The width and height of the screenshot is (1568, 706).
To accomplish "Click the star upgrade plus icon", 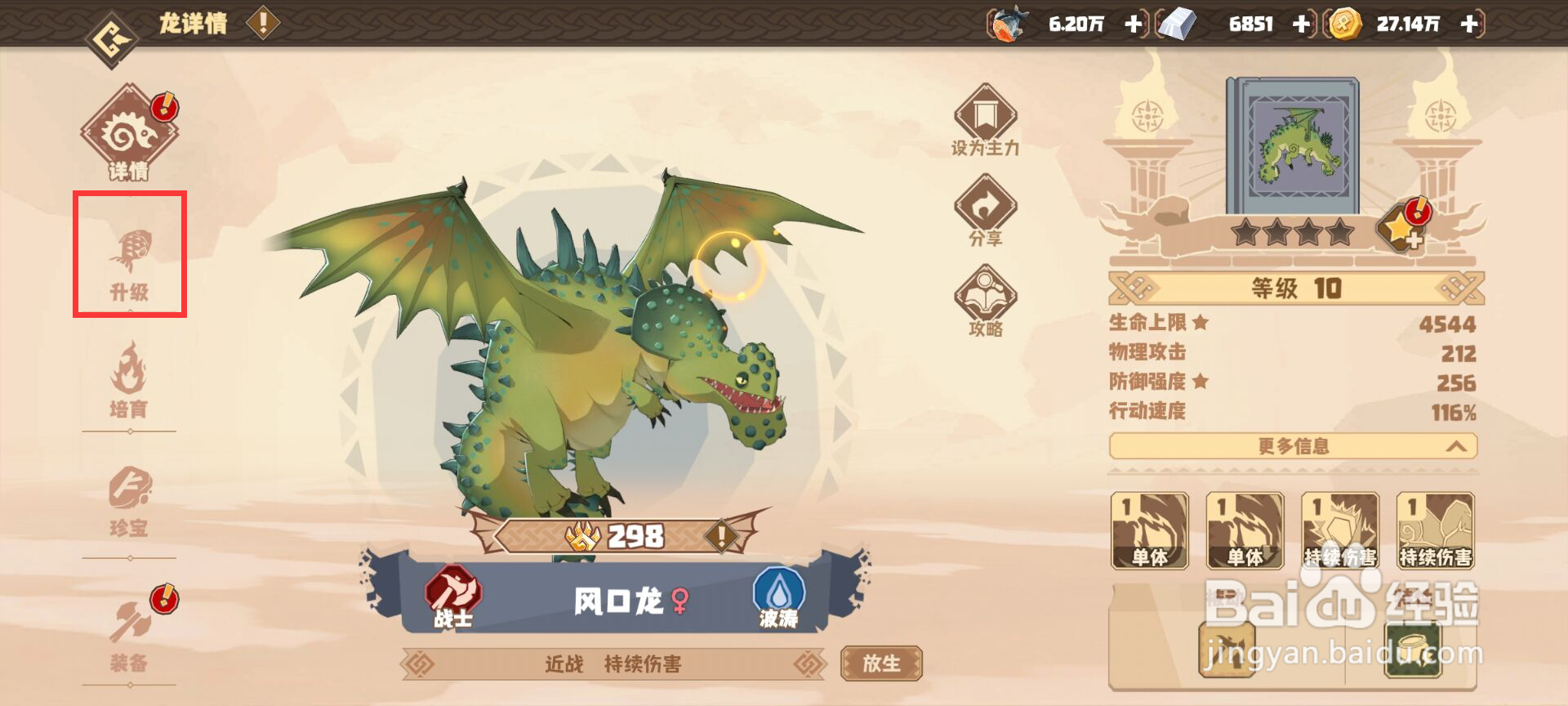I will tap(1401, 231).
